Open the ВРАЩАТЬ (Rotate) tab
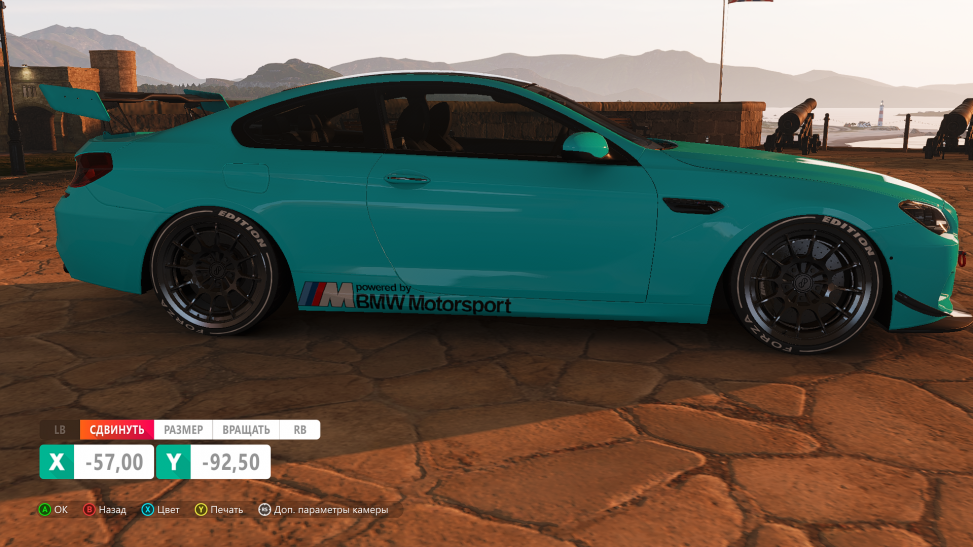The height and width of the screenshot is (547, 973). tap(246, 430)
